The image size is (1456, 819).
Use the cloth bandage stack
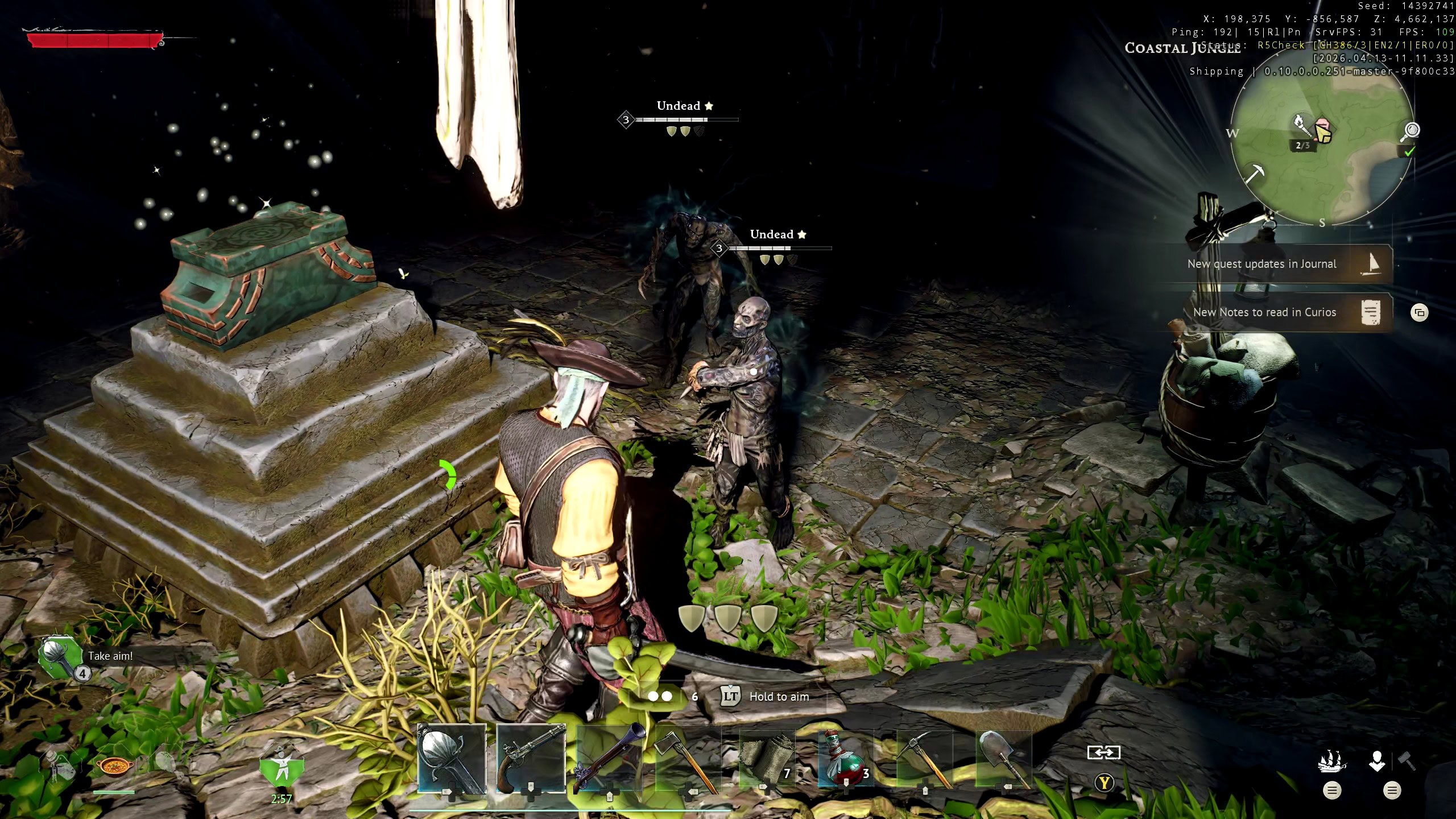pyautogui.click(x=766, y=759)
